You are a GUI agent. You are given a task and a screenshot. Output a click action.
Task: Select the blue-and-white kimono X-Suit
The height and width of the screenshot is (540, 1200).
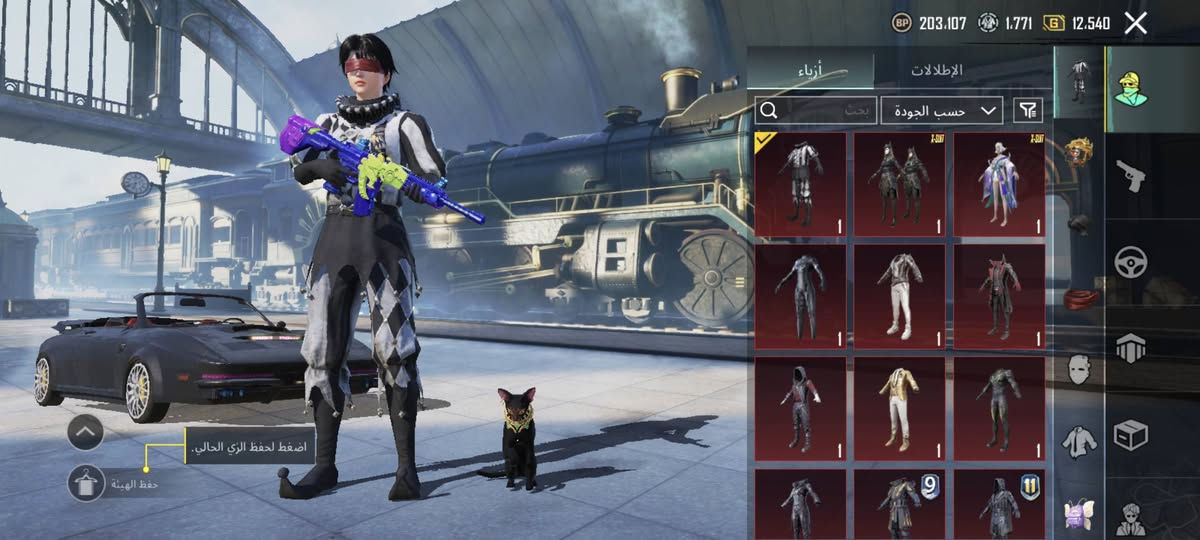[x=999, y=184]
